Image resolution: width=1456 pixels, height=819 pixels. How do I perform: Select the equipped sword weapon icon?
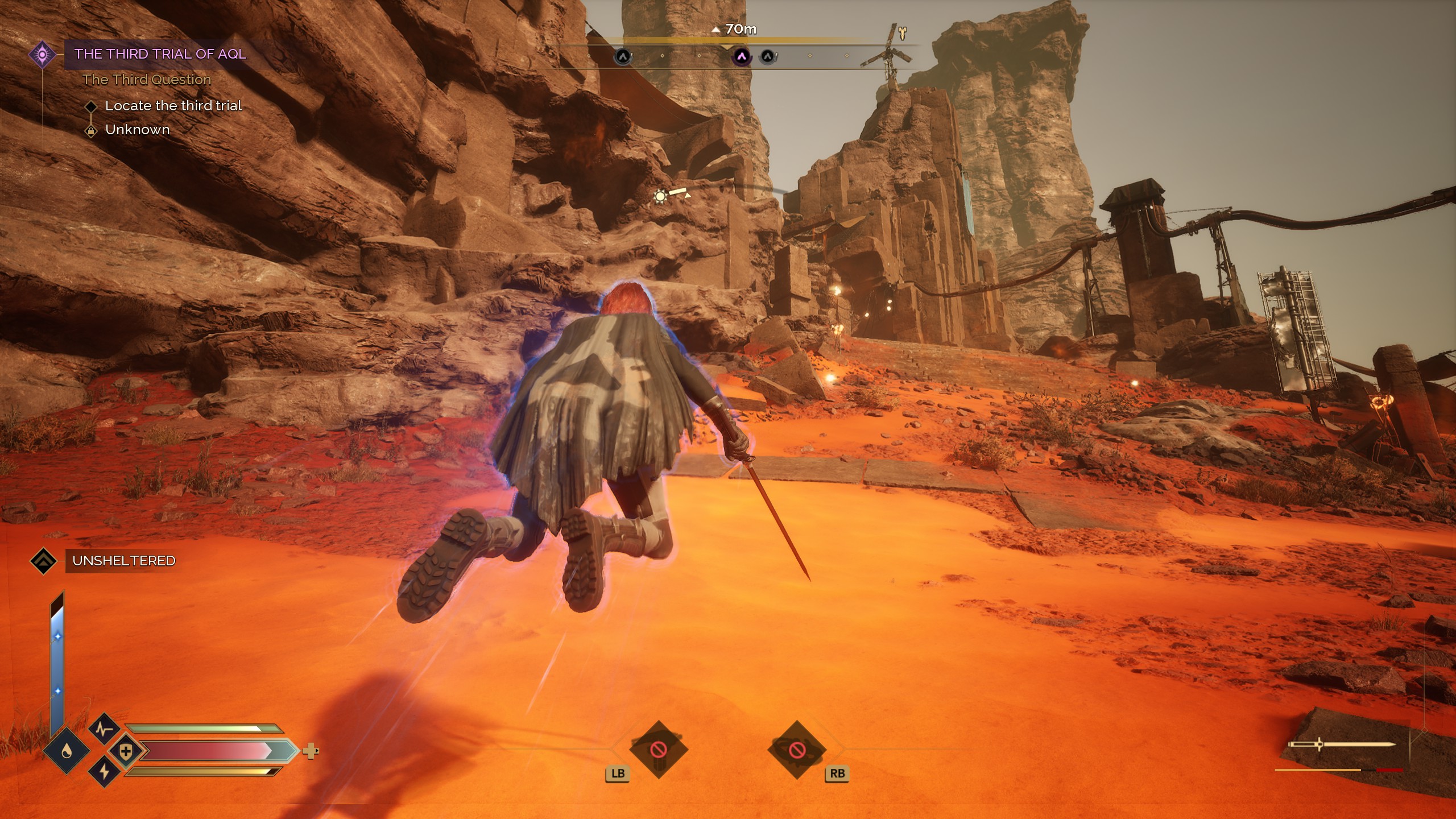(x=1341, y=744)
